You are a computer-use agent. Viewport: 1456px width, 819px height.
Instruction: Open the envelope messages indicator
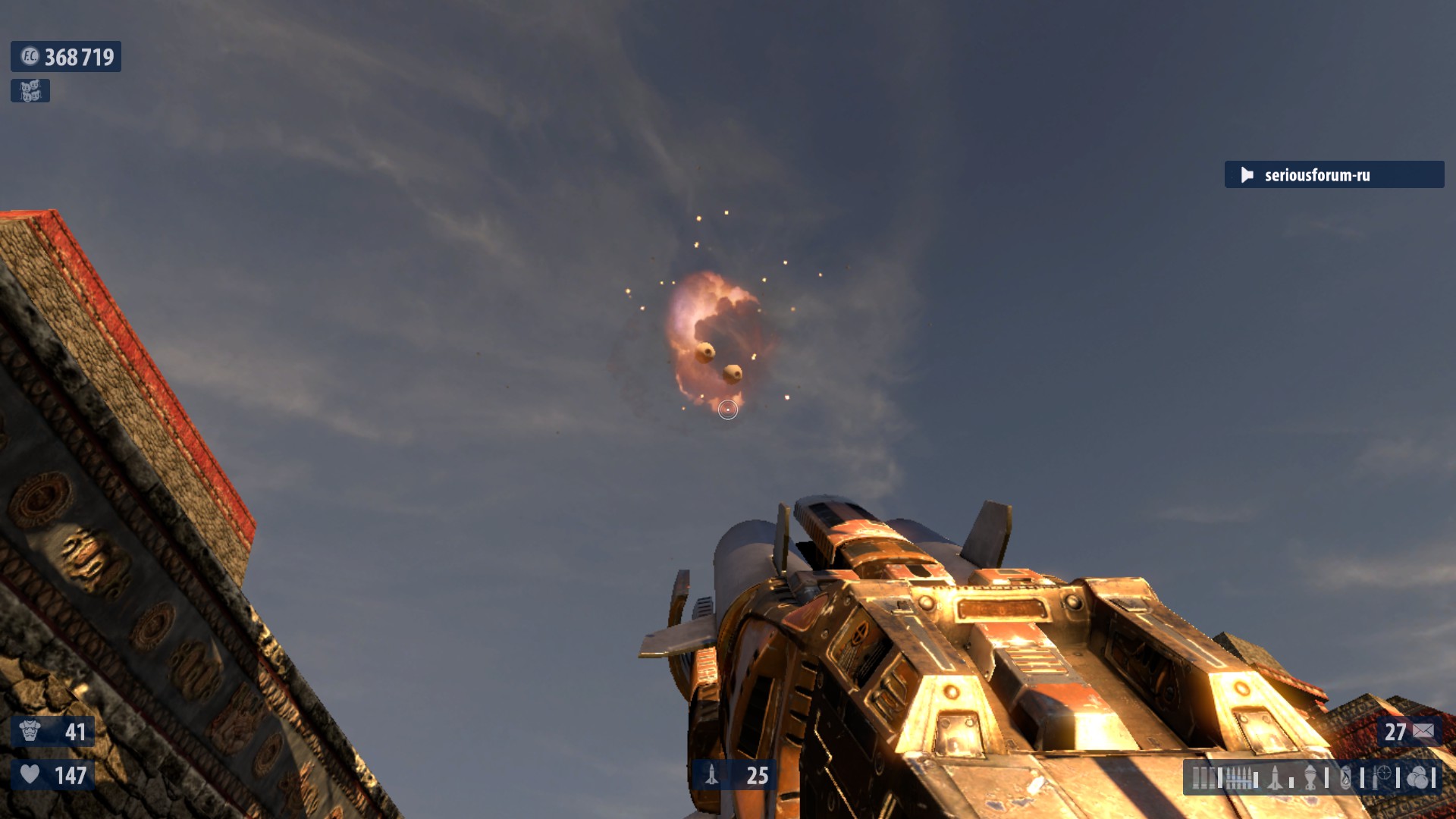coord(1423,731)
